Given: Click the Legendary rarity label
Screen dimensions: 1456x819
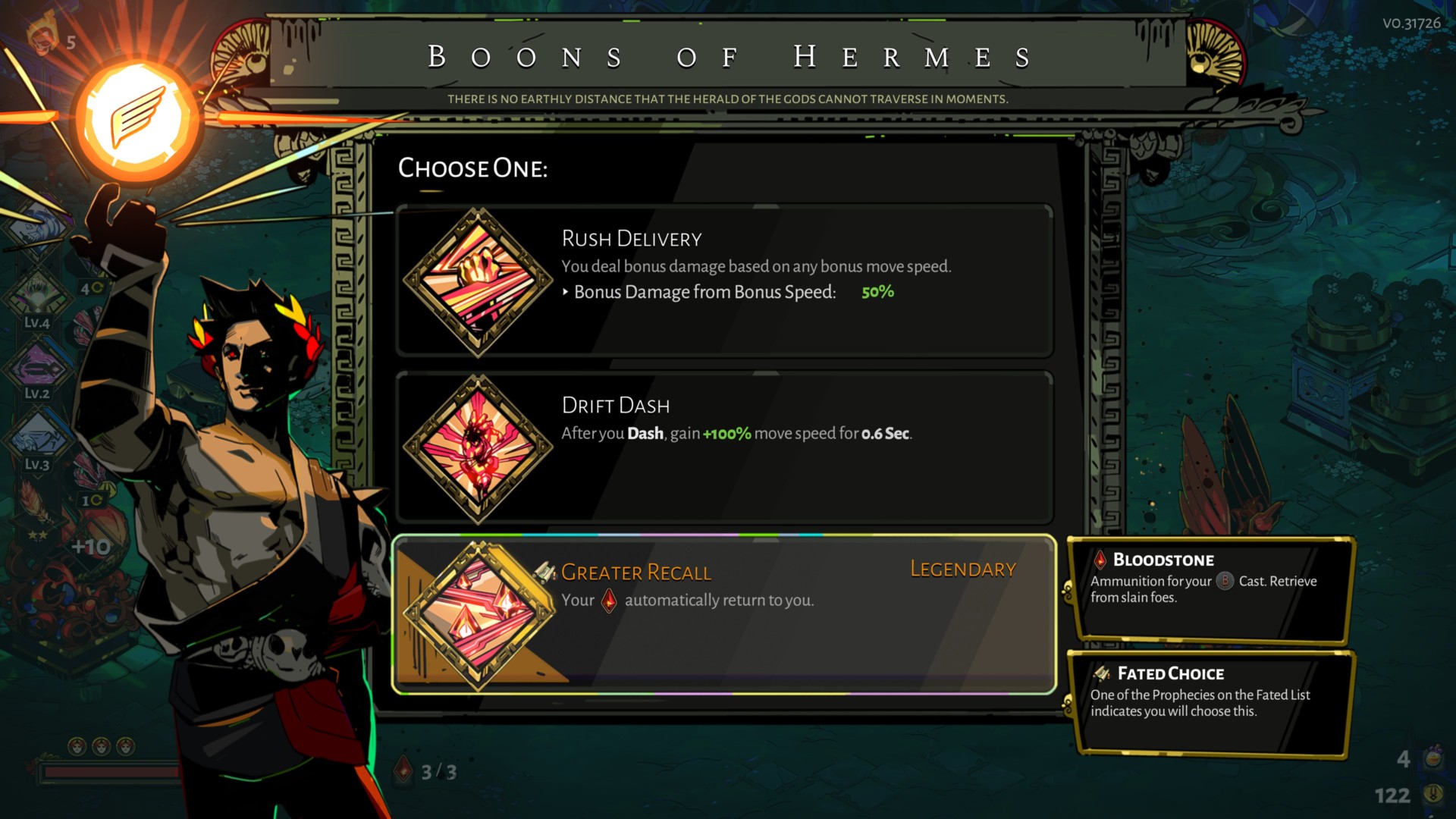Looking at the screenshot, I should coord(962,569).
